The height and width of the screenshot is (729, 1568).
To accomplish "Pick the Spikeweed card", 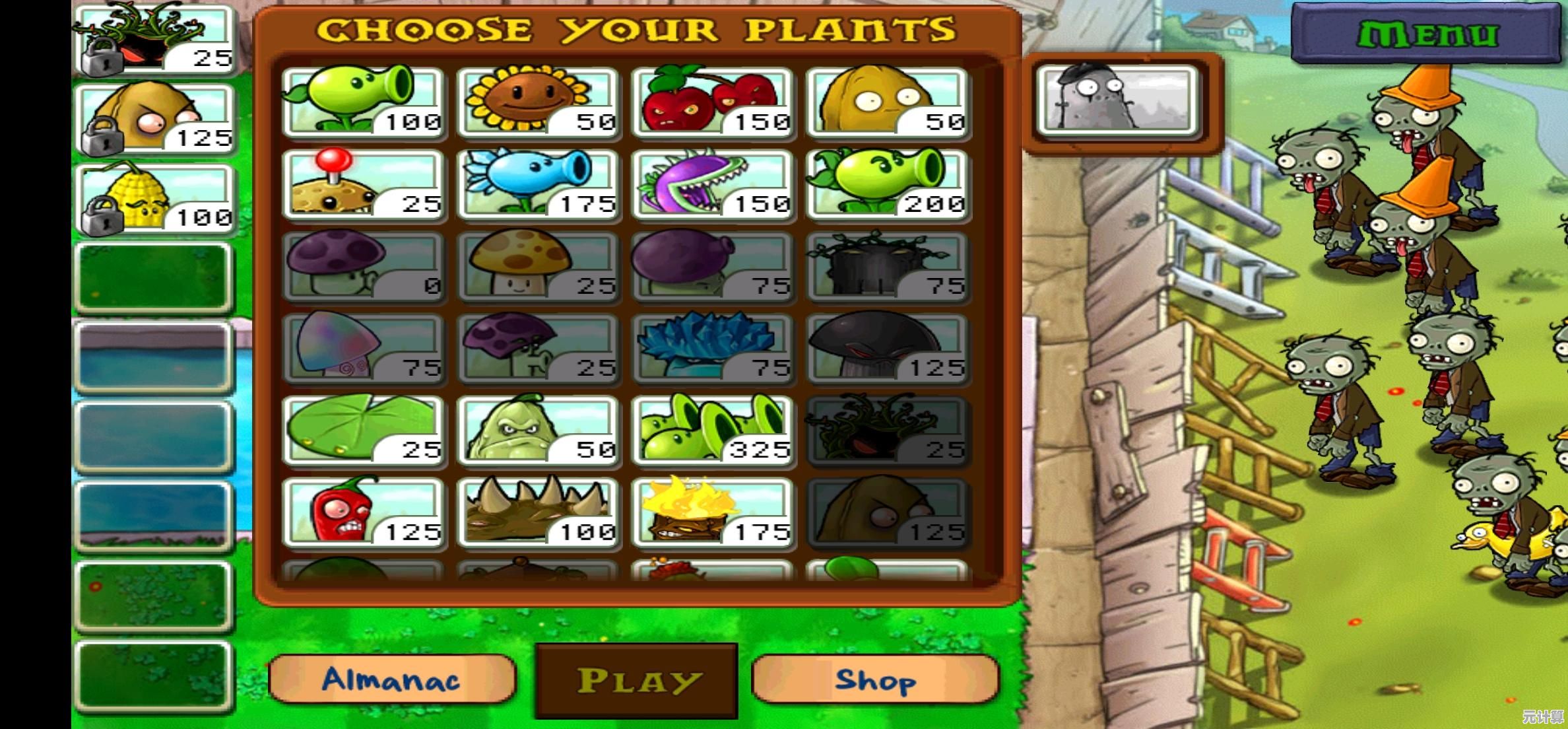I will pyautogui.click(x=538, y=513).
